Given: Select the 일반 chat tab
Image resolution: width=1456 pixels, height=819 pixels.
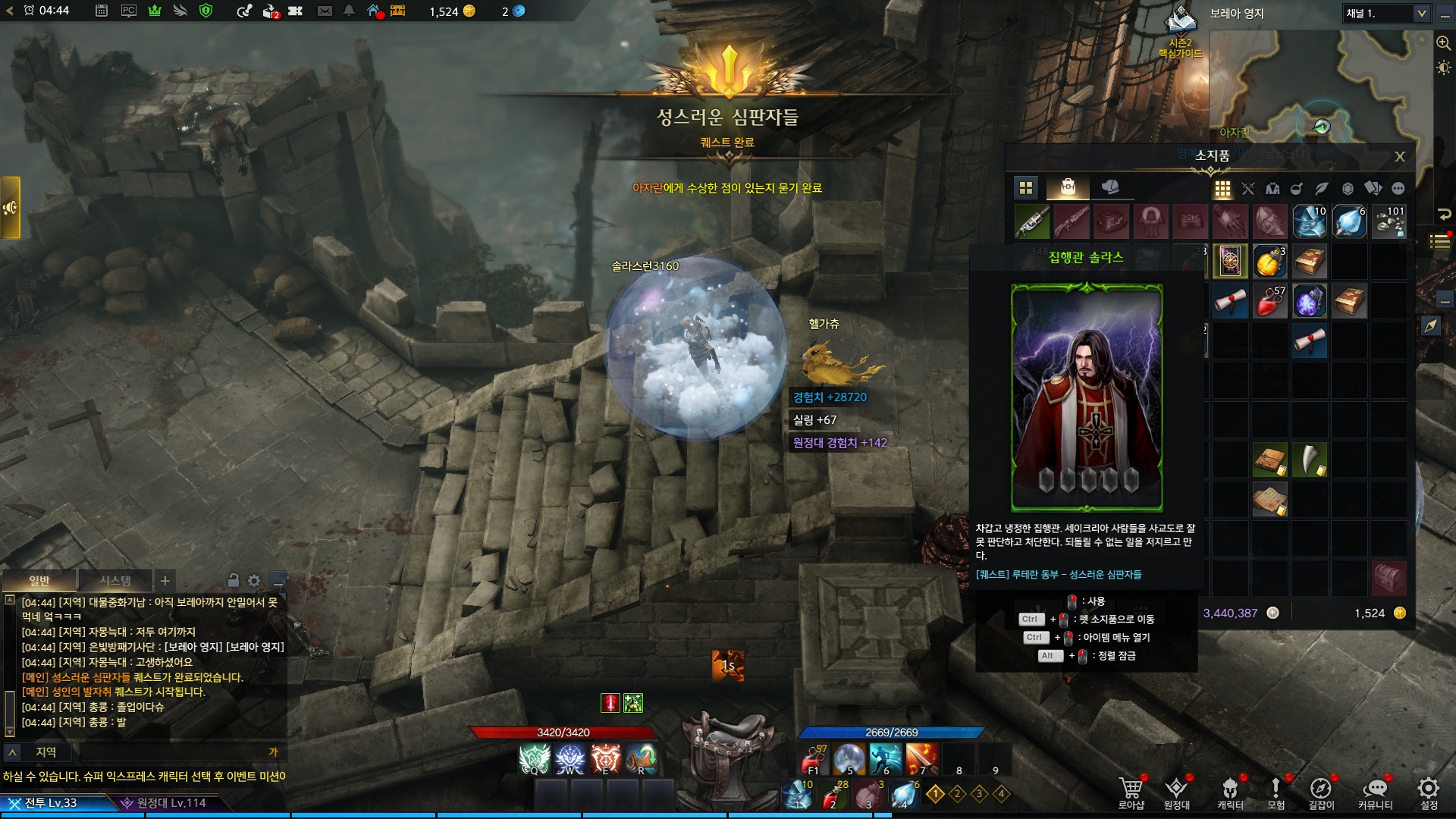Looking at the screenshot, I should point(39,581).
